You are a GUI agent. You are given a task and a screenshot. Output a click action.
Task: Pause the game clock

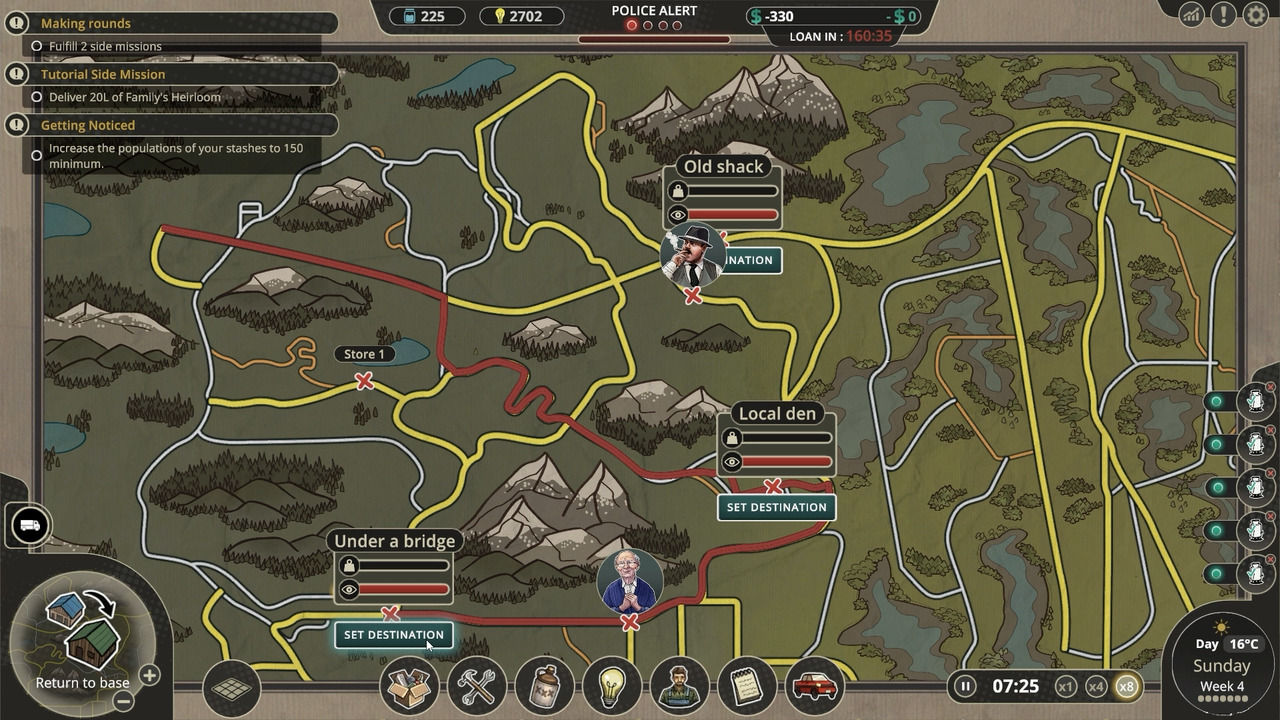click(x=965, y=686)
